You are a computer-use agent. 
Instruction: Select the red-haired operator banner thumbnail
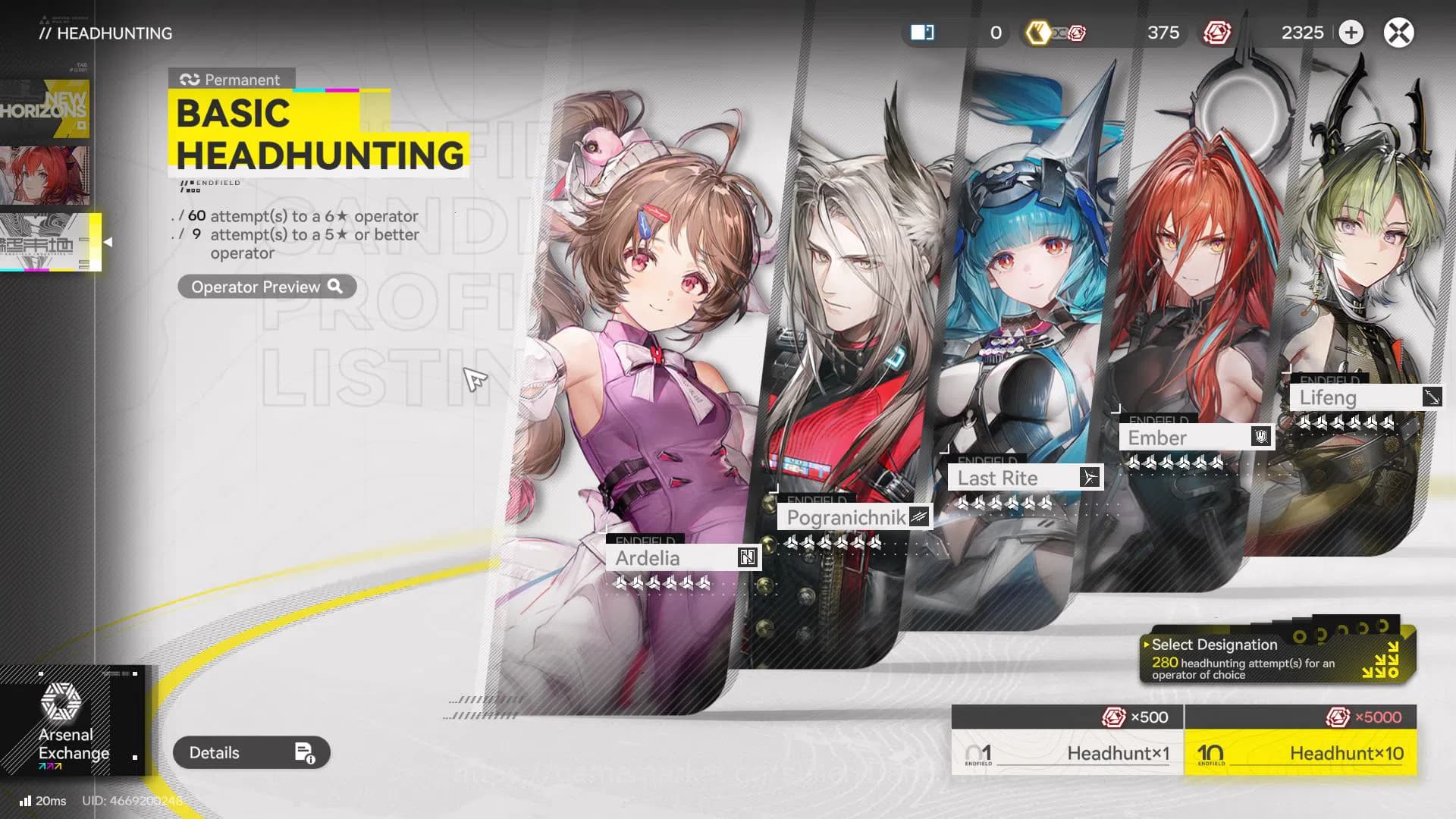47,173
